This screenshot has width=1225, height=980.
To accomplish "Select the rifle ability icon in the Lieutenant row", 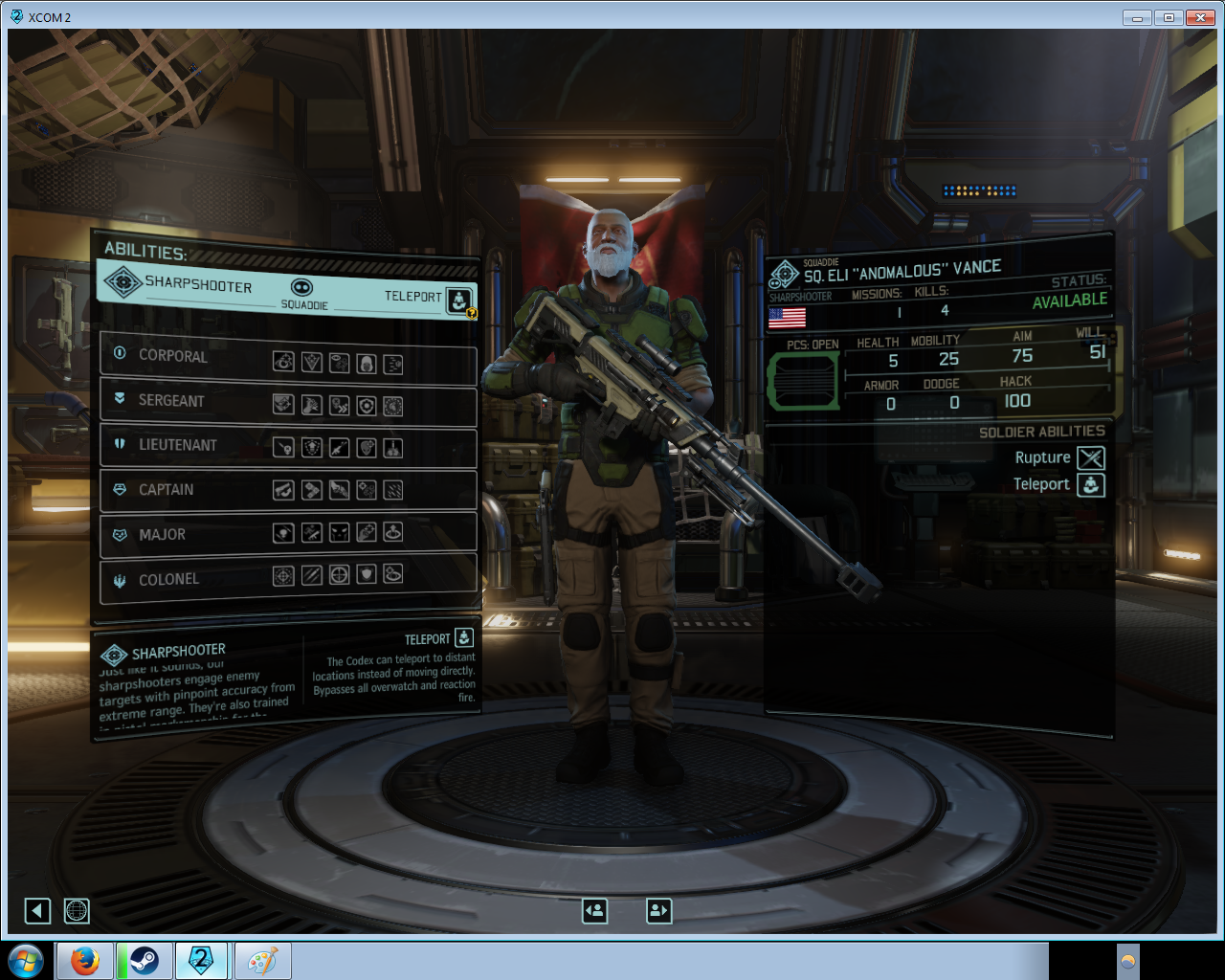I will pyautogui.click(x=340, y=448).
